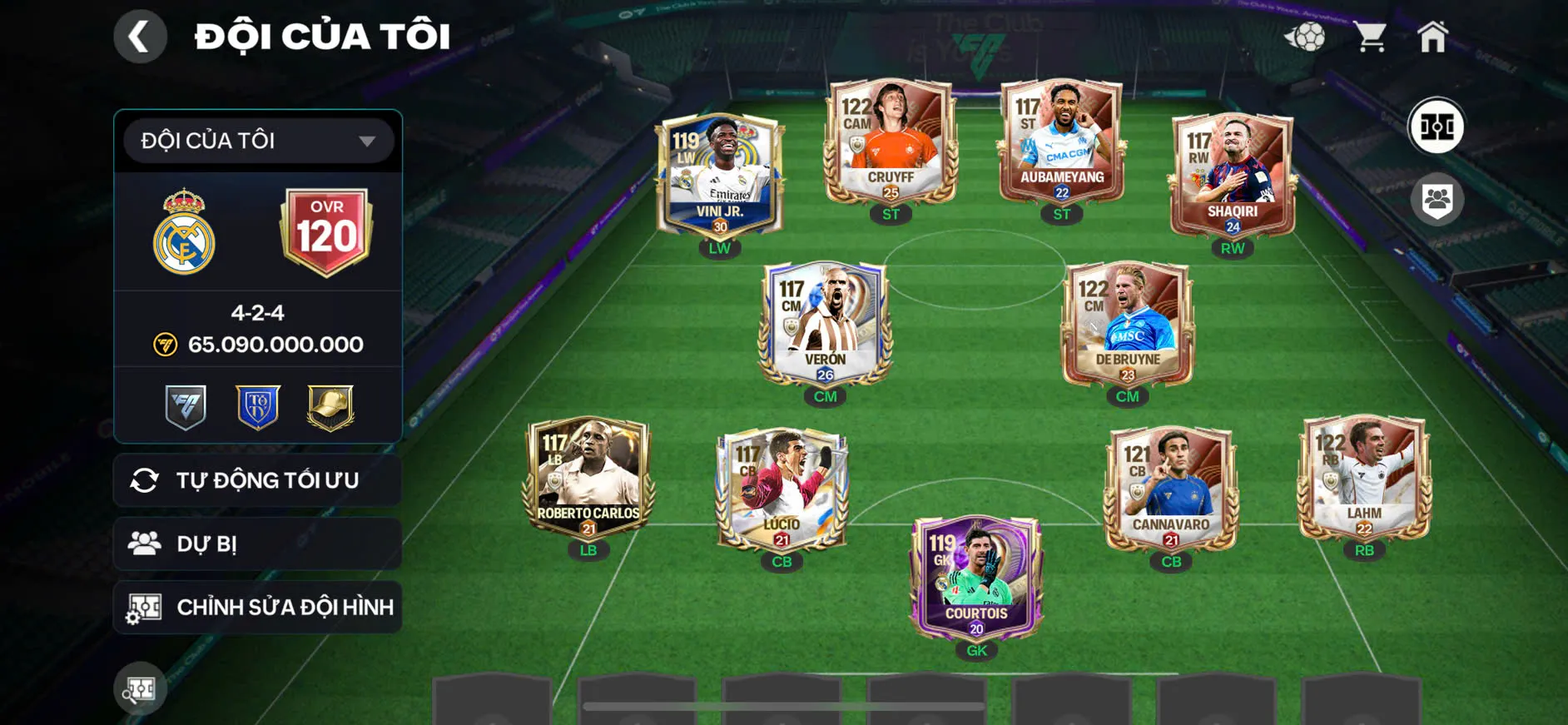Open dropdown arrow next to team name
The image size is (1568, 725).
coord(366,141)
